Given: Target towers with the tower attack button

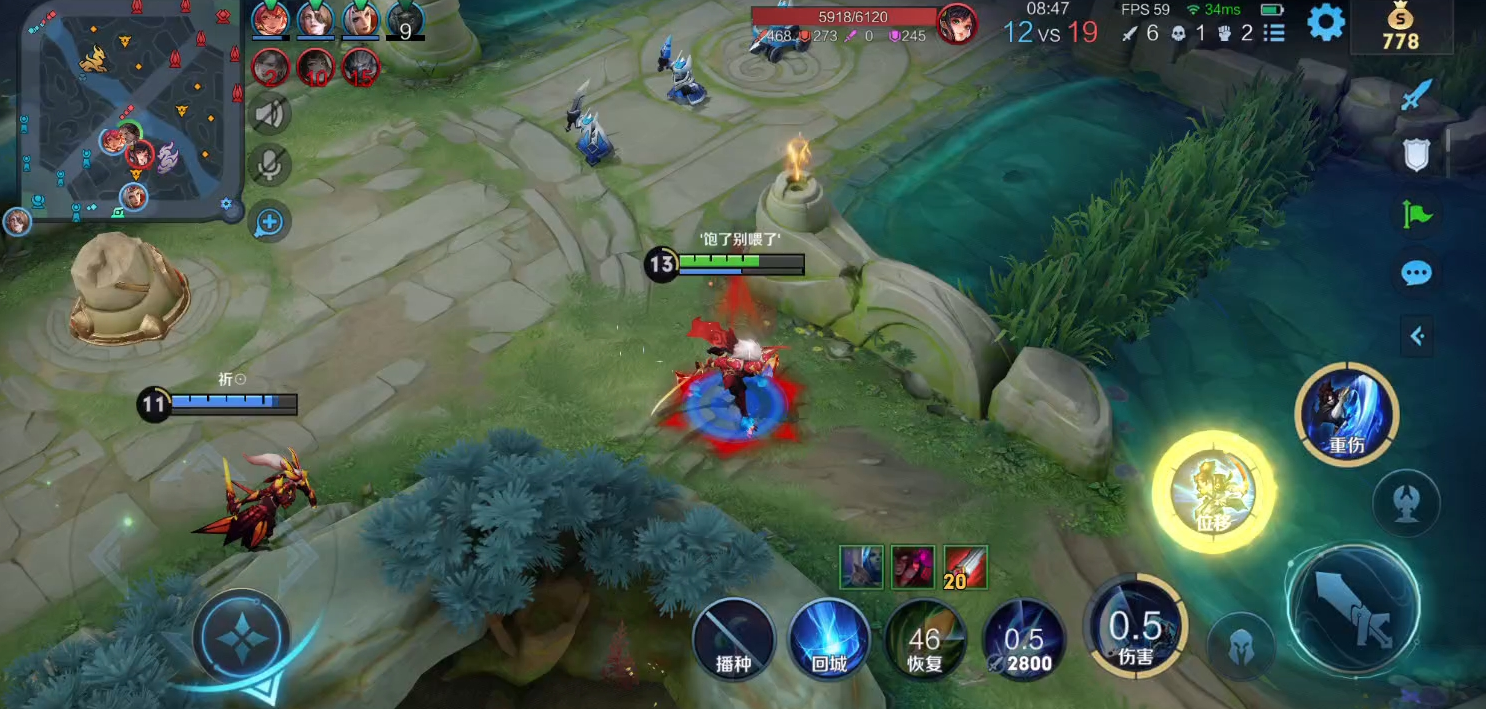Looking at the screenshot, I should [1406, 501].
